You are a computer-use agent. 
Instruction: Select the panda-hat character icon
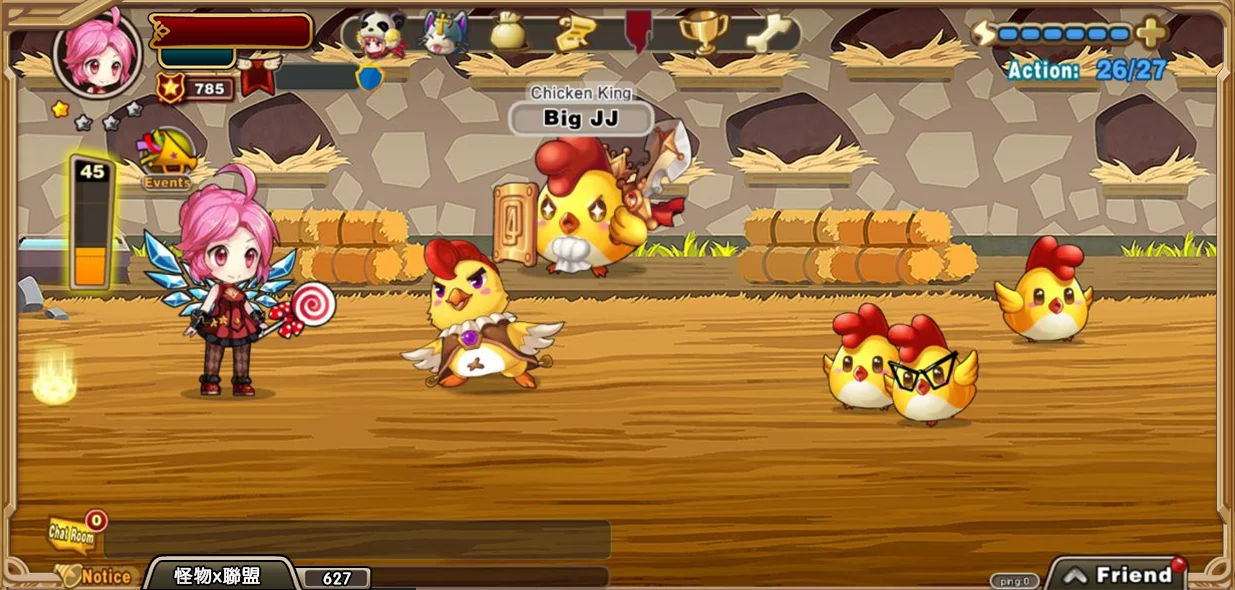pos(379,33)
